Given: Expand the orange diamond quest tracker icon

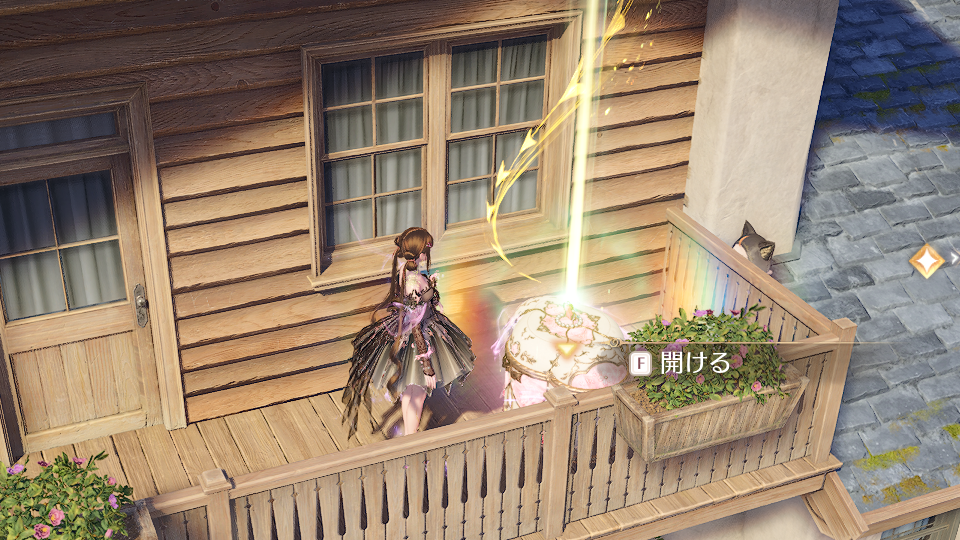Looking at the screenshot, I should [927, 258].
